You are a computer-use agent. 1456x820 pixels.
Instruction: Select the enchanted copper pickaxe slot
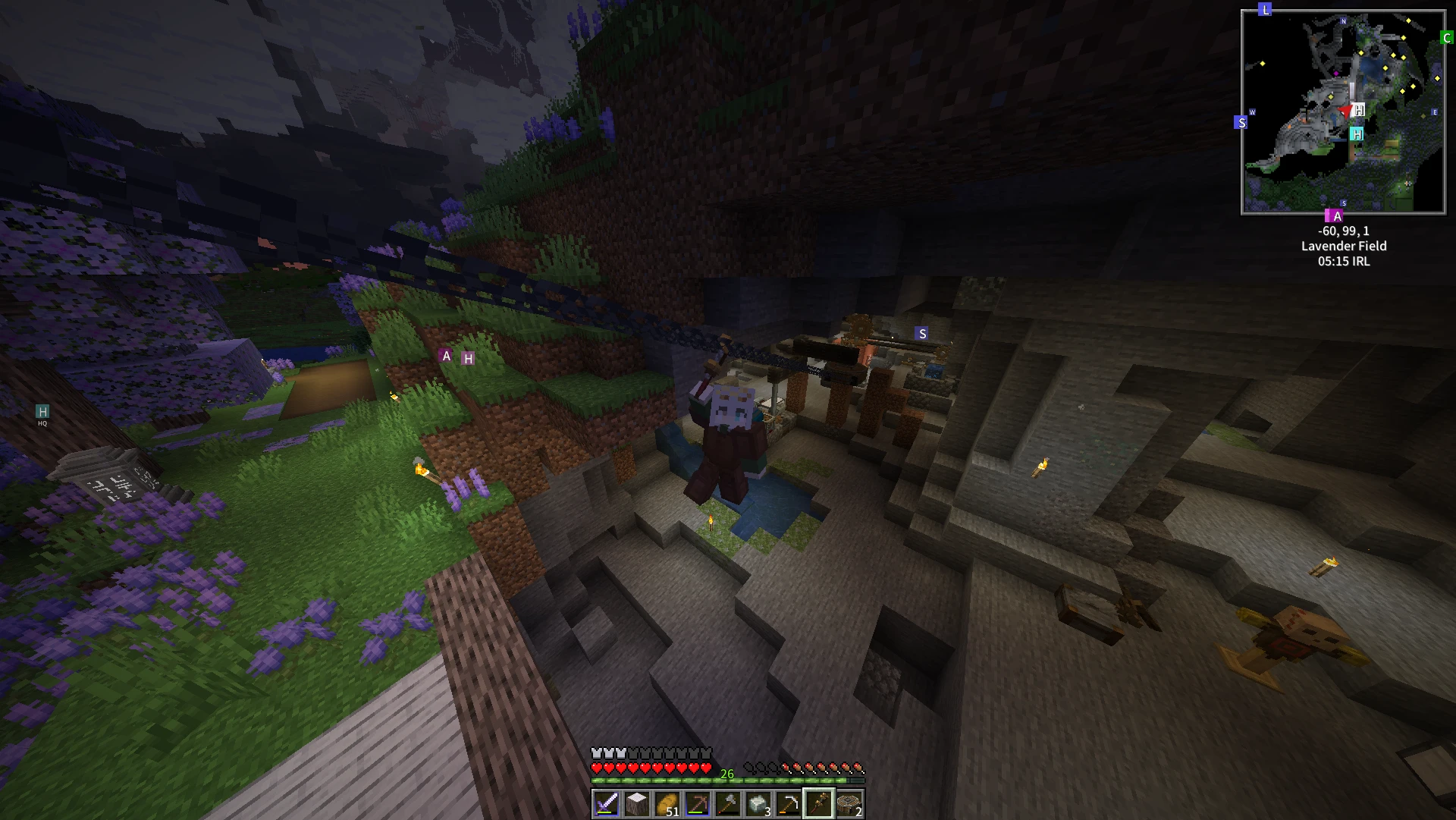698,804
